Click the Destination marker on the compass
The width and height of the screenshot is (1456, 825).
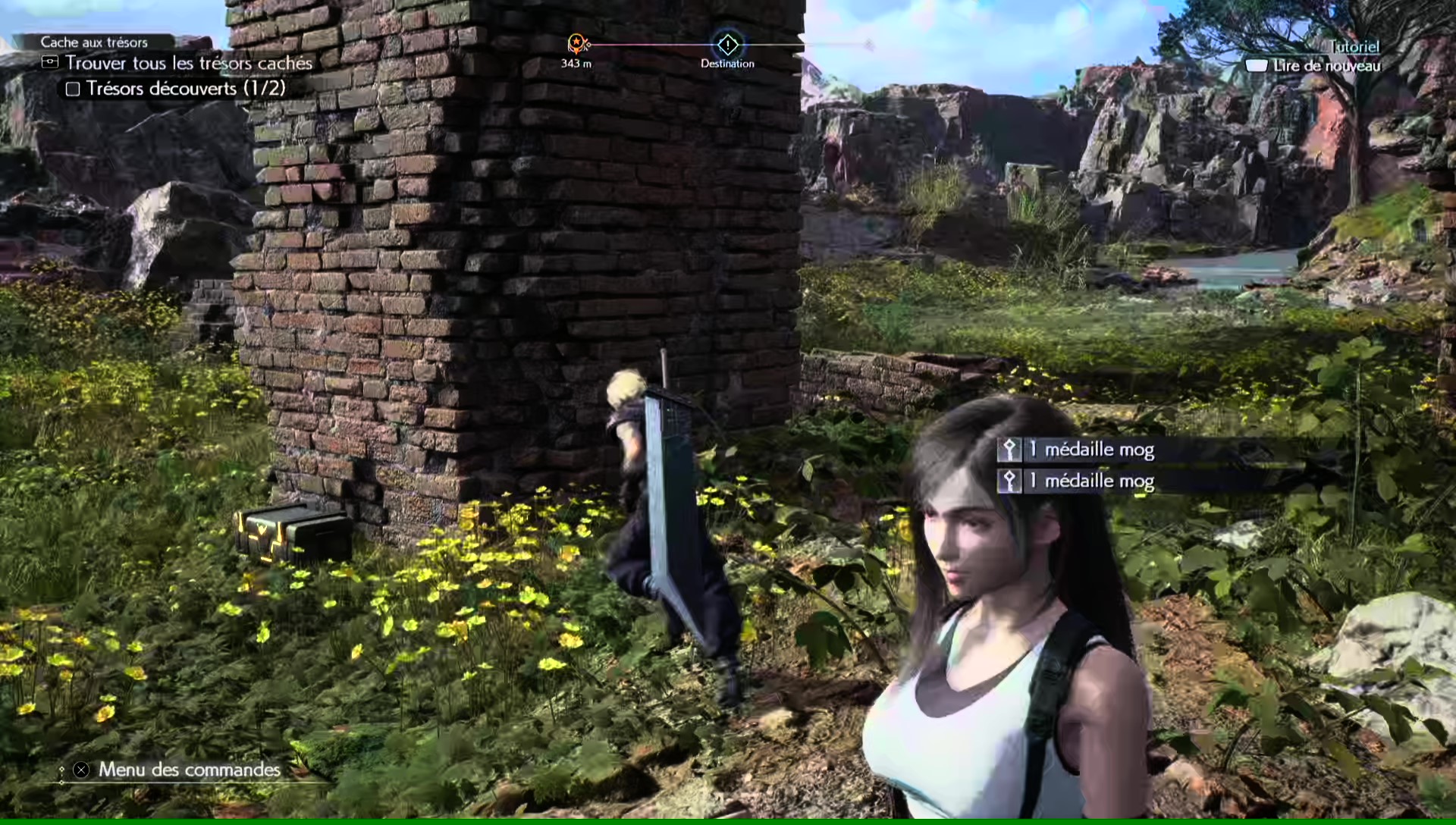727,45
